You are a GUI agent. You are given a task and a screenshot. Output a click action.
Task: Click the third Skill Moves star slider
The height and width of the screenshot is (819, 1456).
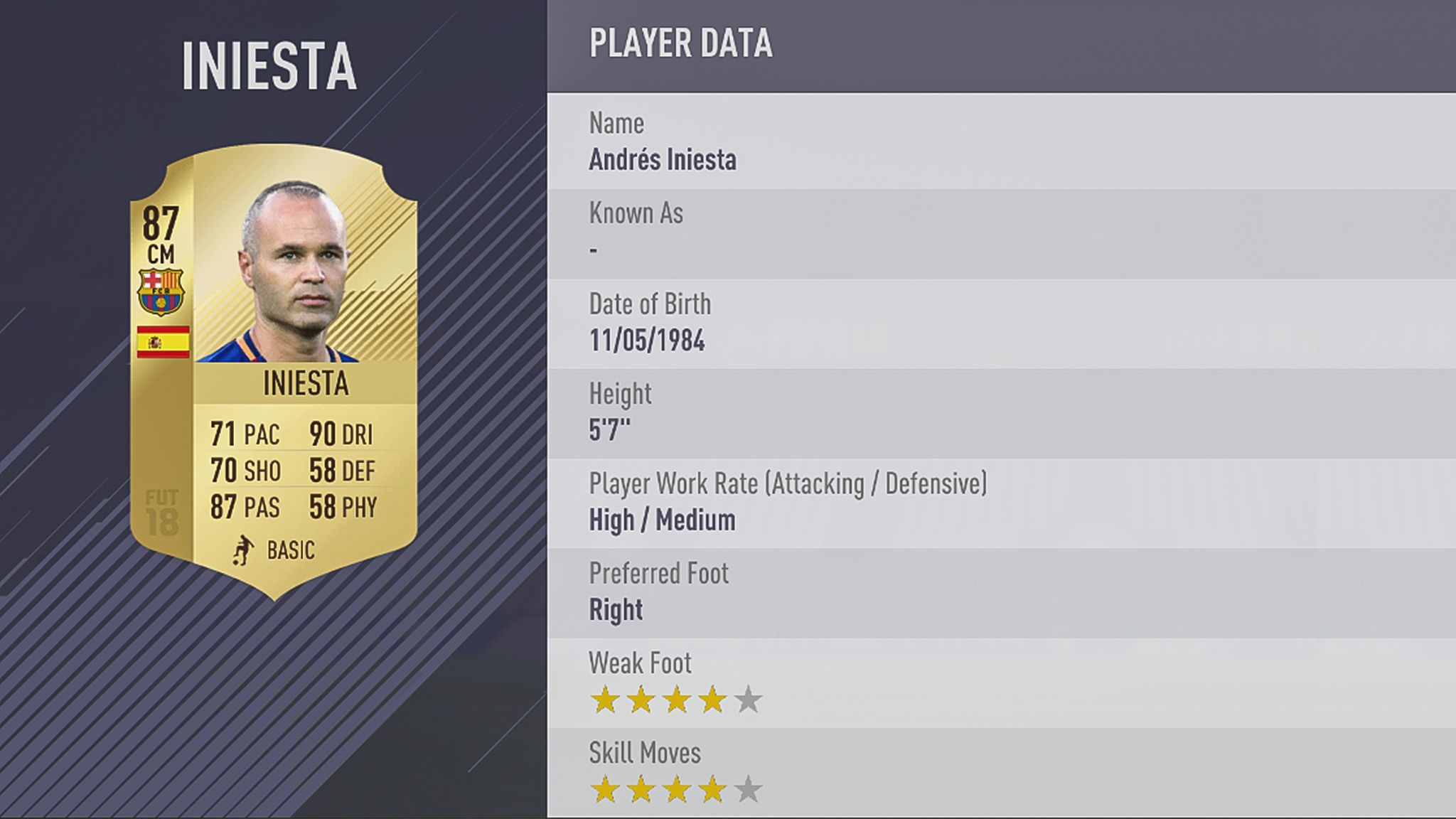[675, 789]
